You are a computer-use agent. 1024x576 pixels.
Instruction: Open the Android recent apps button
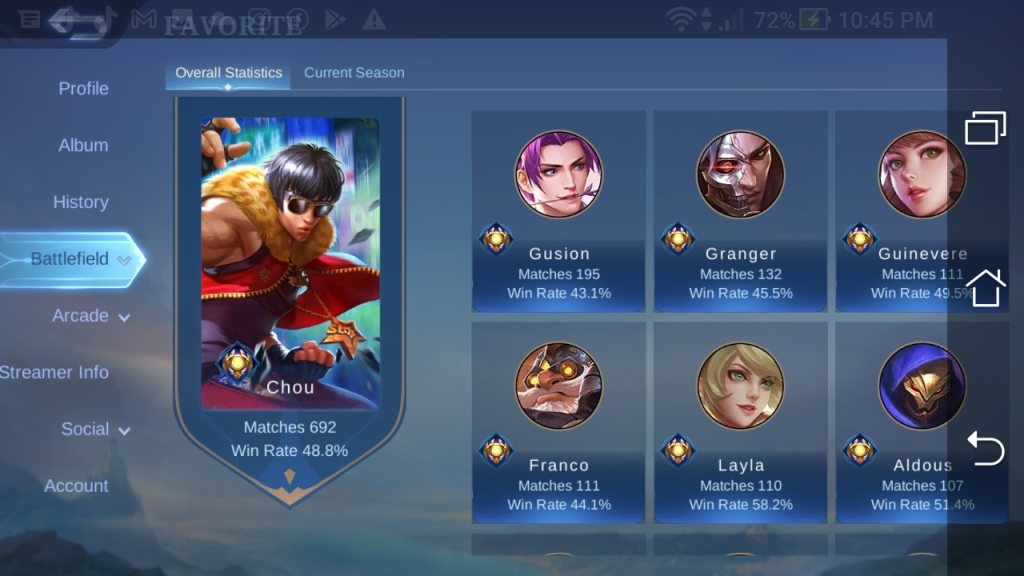(x=985, y=128)
